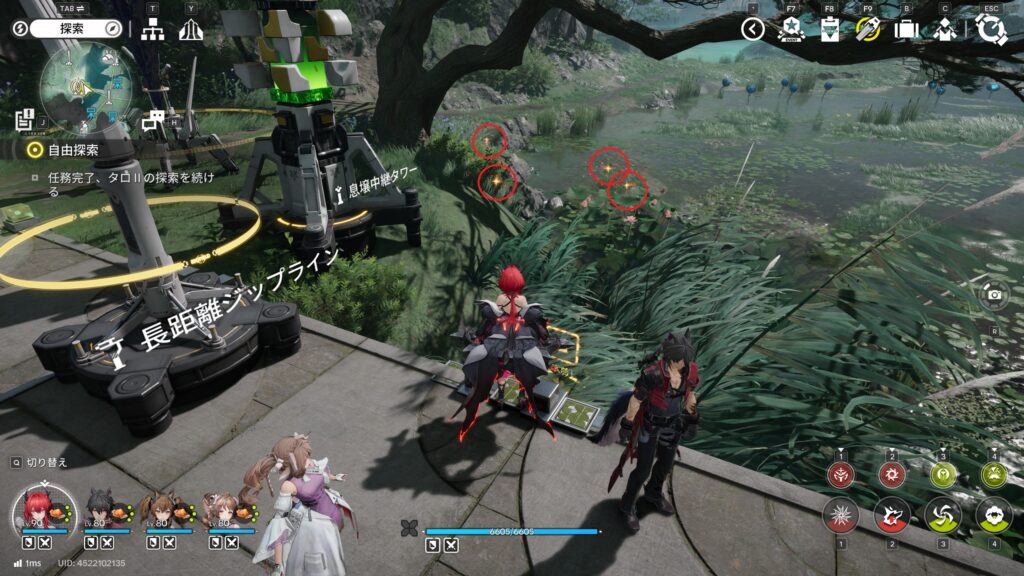This screenshot has width=1024, height=576.
Task: Open the yellow-ringed gadget icon
Action: (x=867, y=29)
